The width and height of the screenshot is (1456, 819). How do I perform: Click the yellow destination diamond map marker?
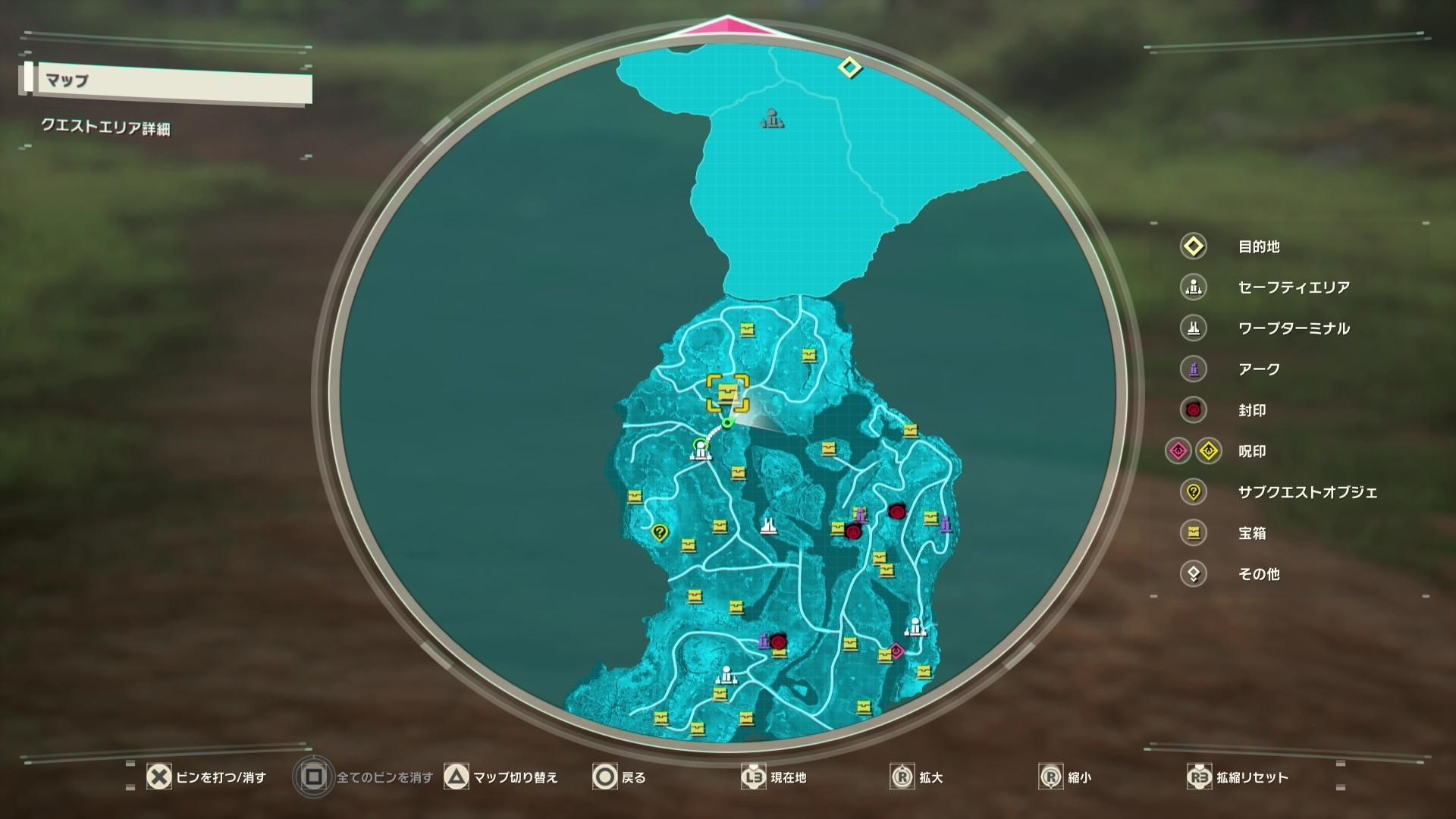(850, 67)
